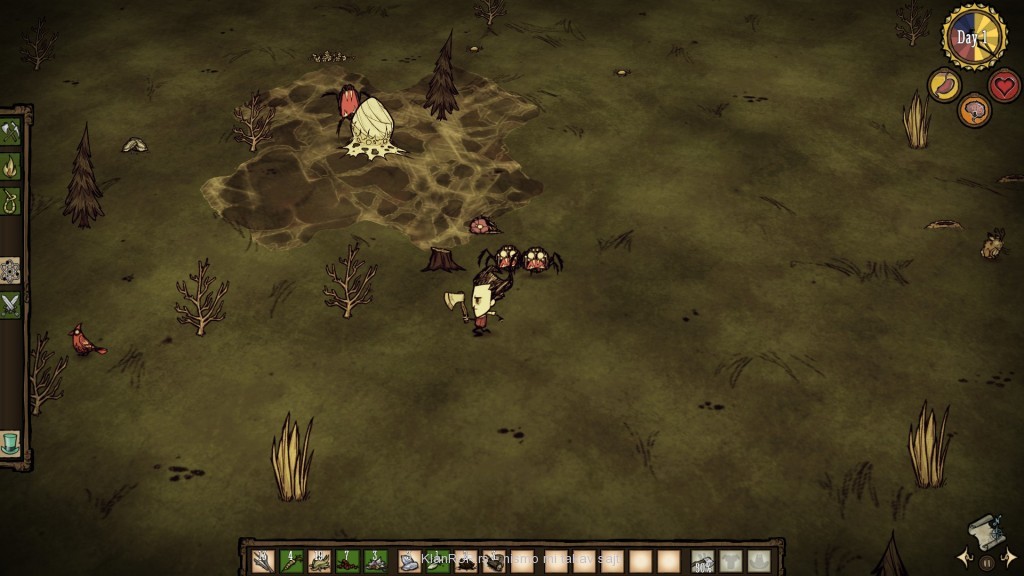Select the carrot inventory slot
1024x576 pixels.
292,561
